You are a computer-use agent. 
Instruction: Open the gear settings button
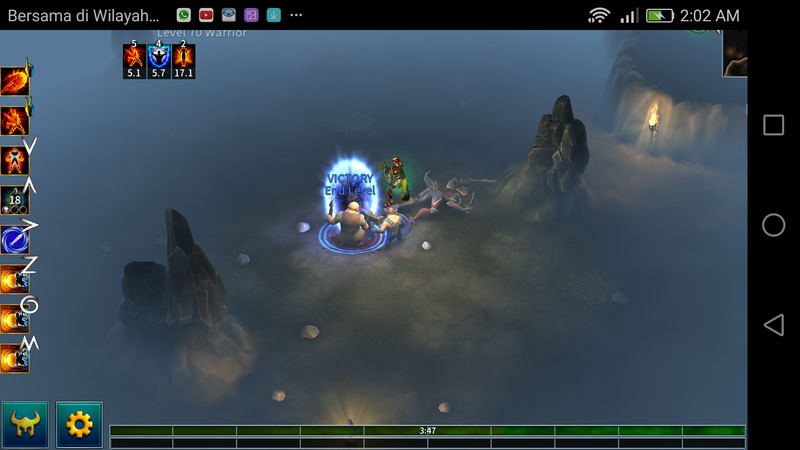click(x=79, y=425)
